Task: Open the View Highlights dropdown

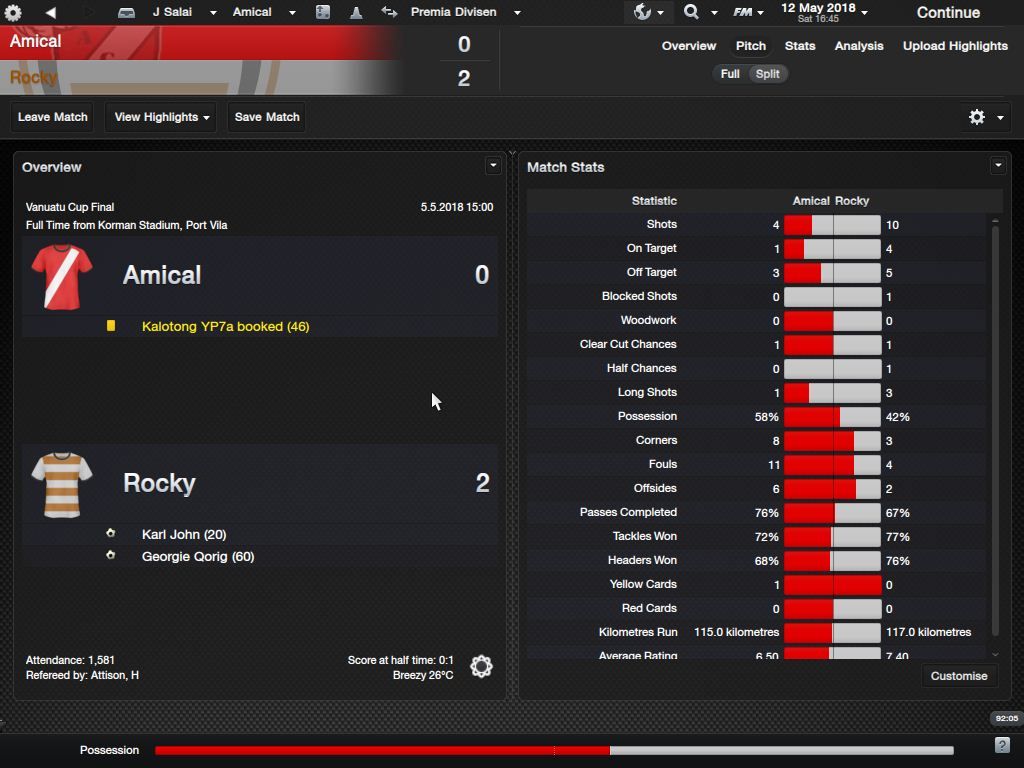Action: [161, 117]
